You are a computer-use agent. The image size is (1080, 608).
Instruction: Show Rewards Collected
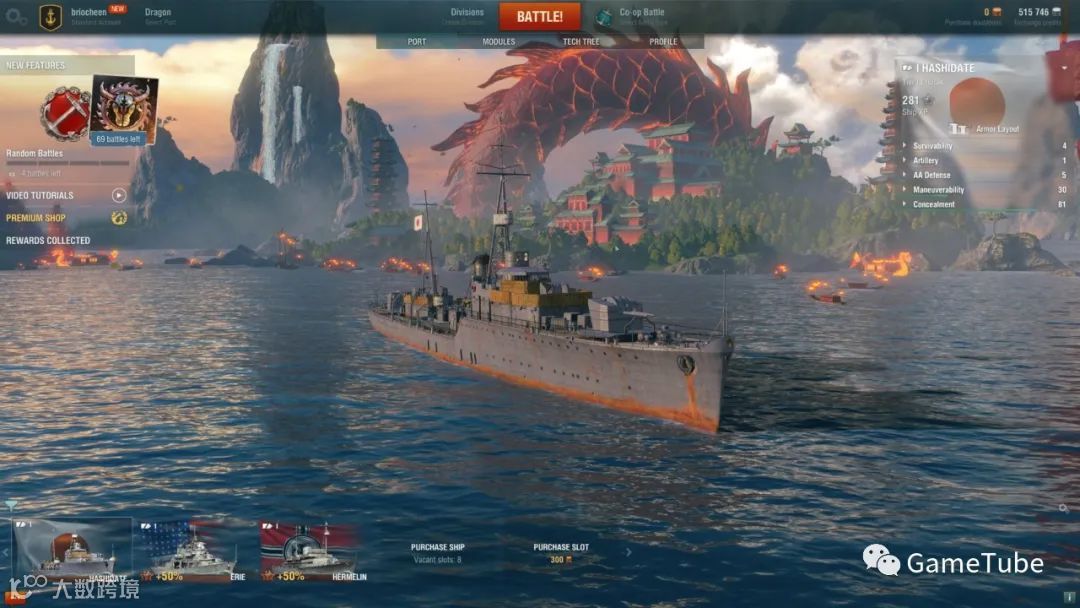coord(48,241)
